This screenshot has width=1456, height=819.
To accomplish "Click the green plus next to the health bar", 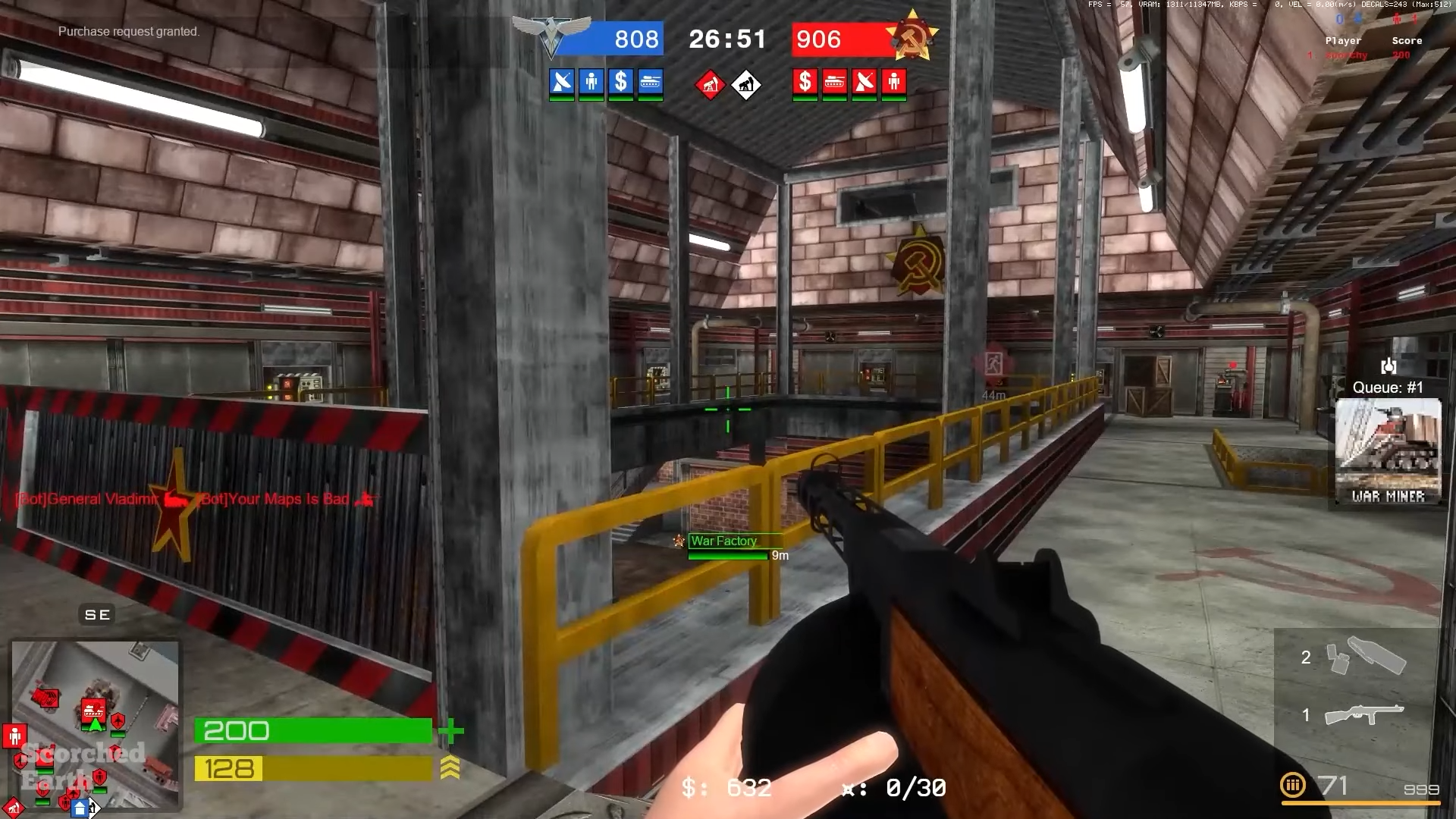I will pos(451,730).
